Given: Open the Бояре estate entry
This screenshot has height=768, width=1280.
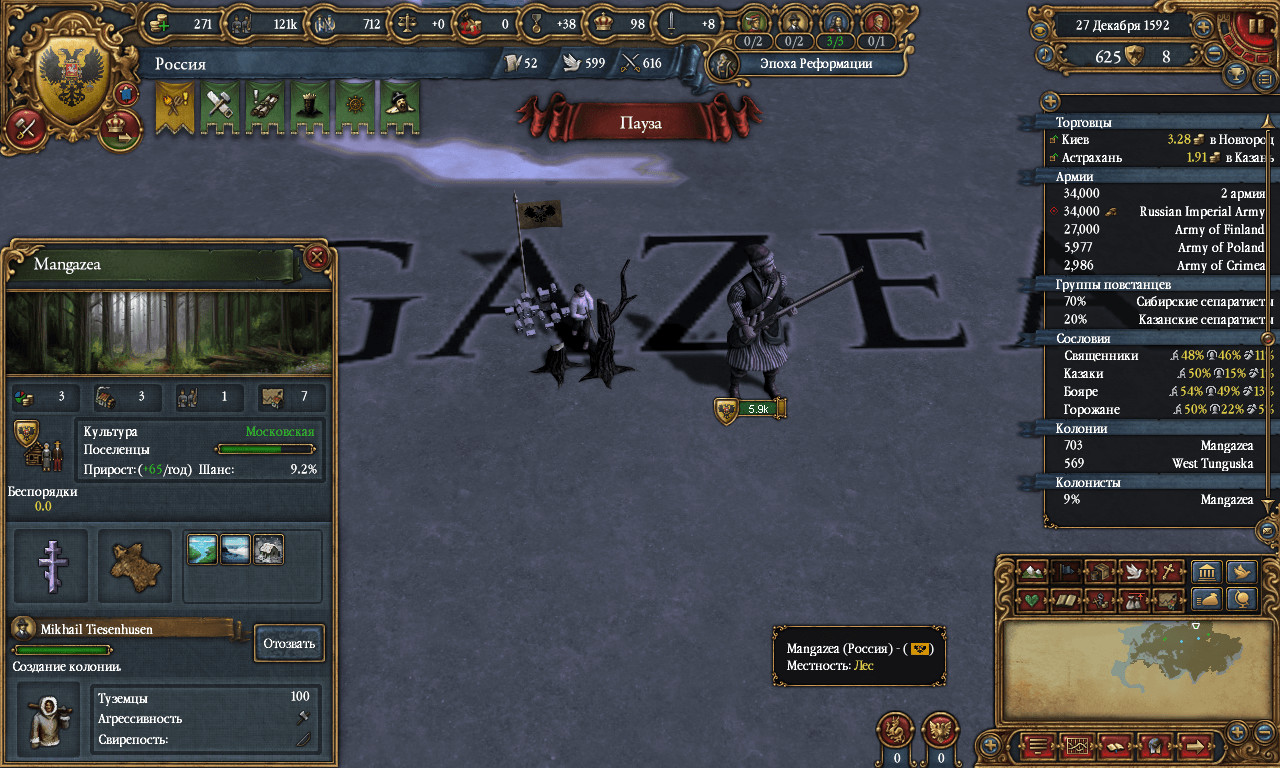Looking at the screenshot, I should (1160, 391).
